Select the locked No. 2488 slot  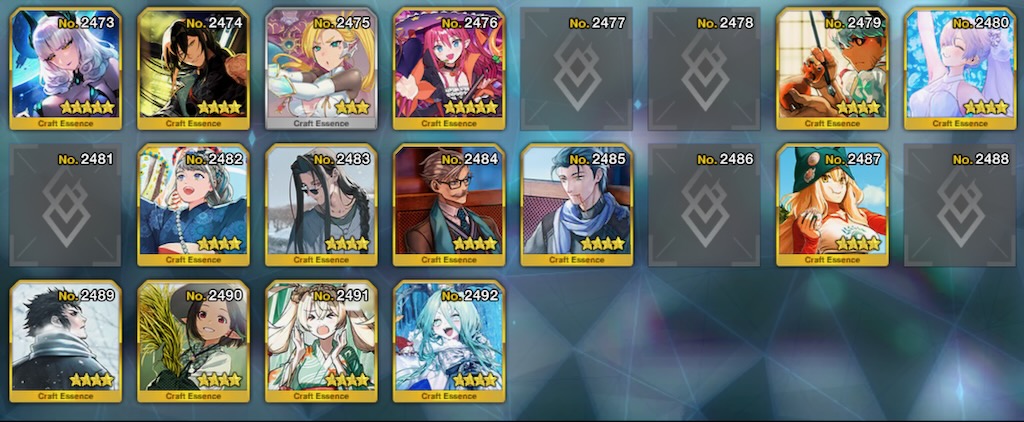click(961, 205)
